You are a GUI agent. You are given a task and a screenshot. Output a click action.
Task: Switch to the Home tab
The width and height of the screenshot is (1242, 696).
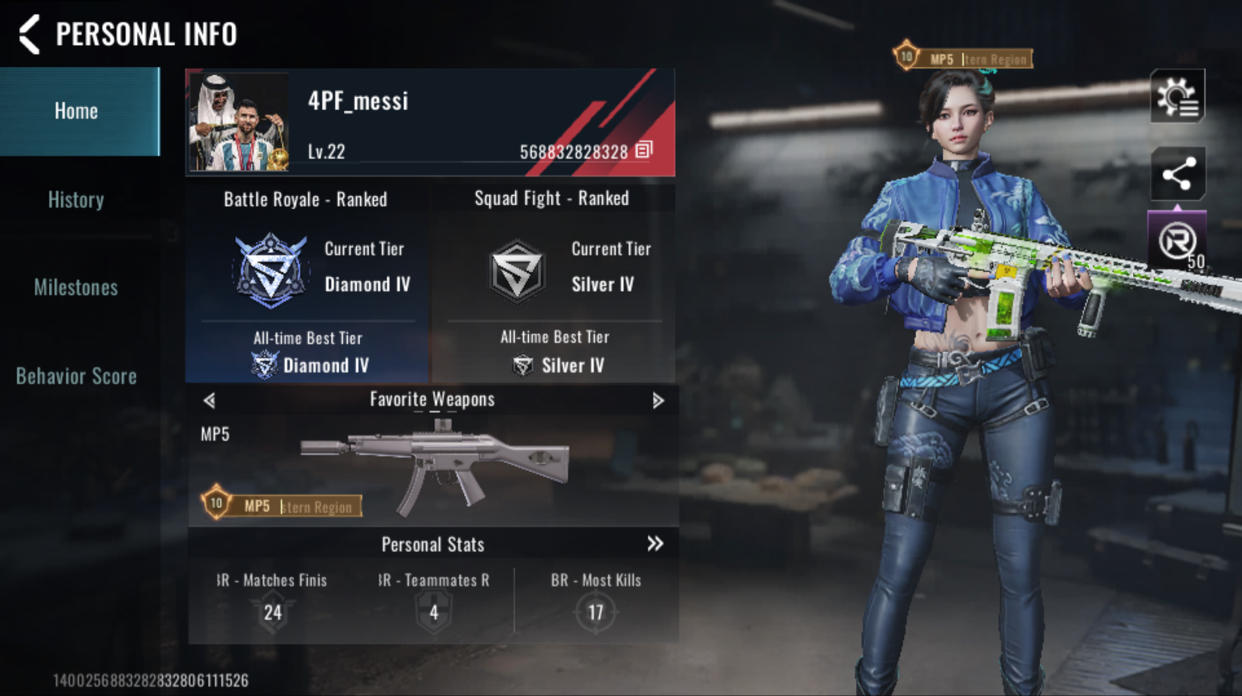click(x=77, y=111)
